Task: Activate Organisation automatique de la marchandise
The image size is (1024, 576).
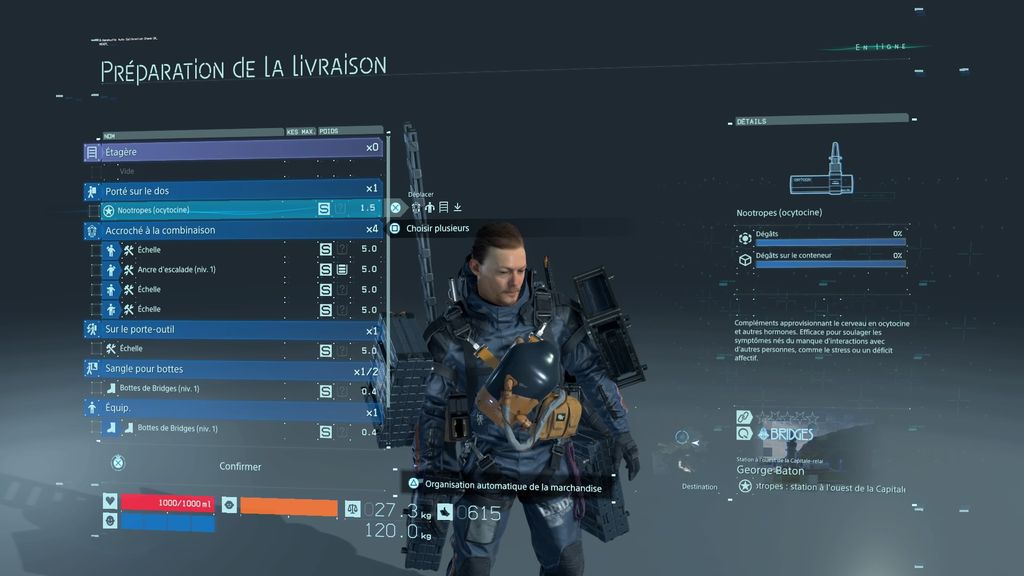Action: 512,485
